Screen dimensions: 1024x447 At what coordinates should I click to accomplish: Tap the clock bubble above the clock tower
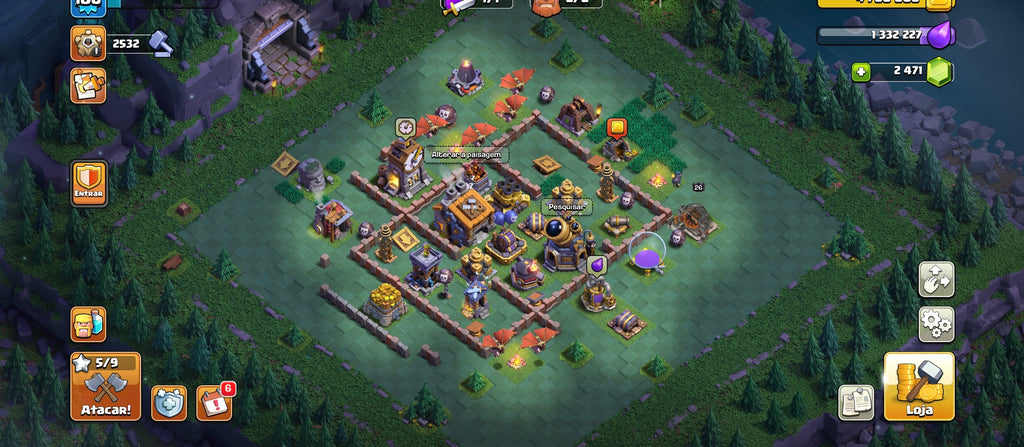pyautogui.click(x=405, y=126)
